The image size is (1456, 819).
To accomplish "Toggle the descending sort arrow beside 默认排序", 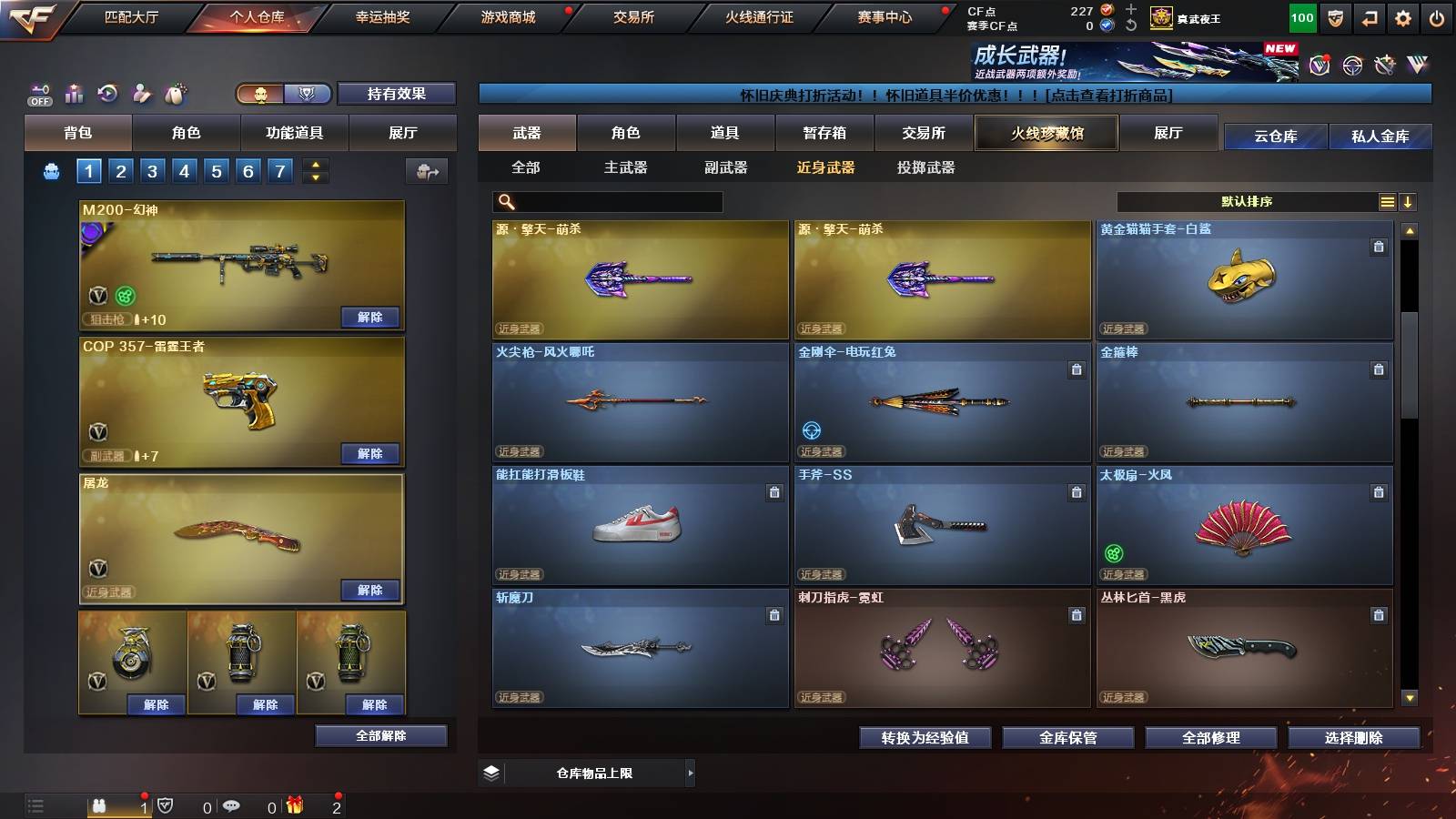I will [1409, 202].
